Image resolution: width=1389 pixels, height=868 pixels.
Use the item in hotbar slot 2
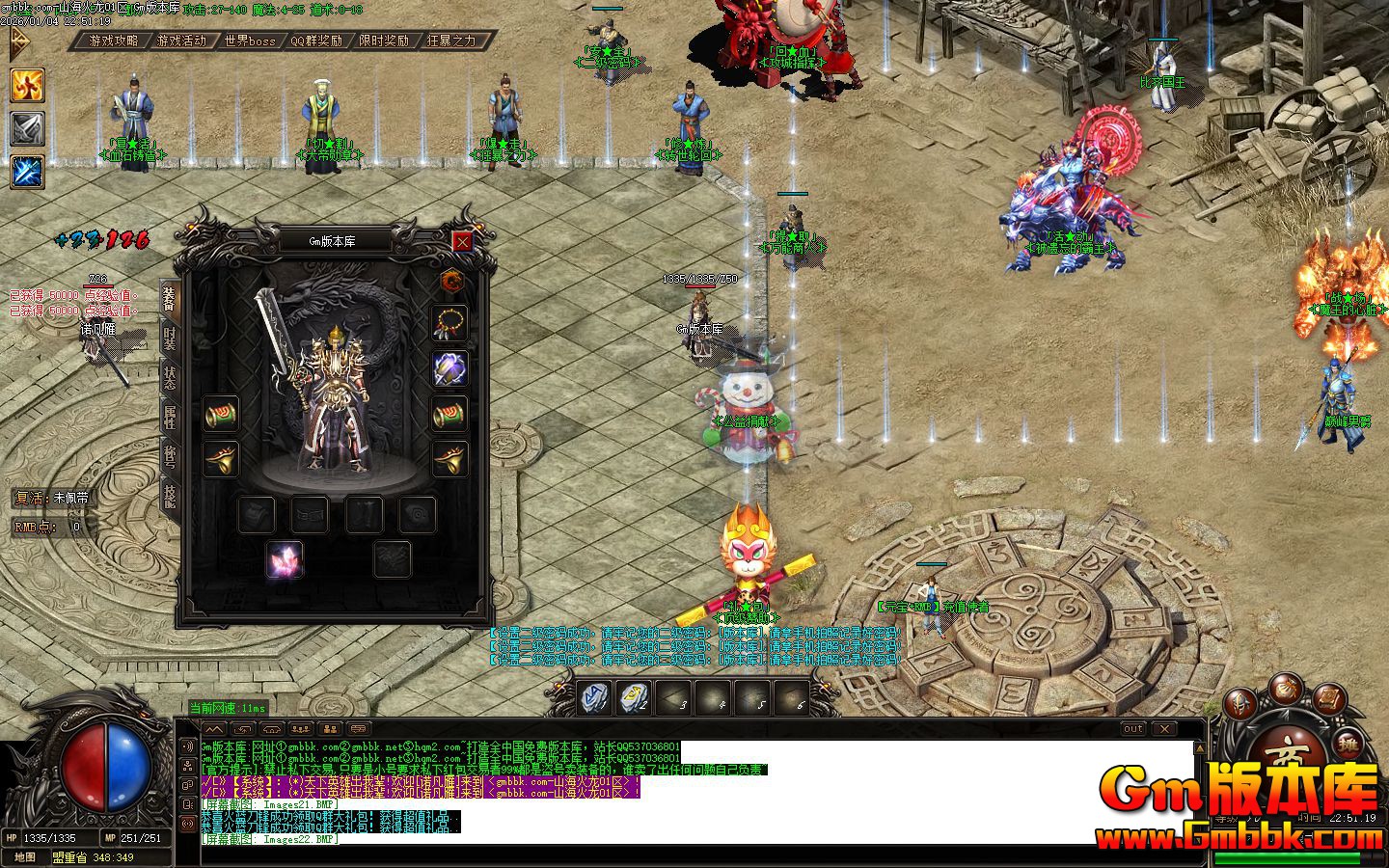click(634, 695)
